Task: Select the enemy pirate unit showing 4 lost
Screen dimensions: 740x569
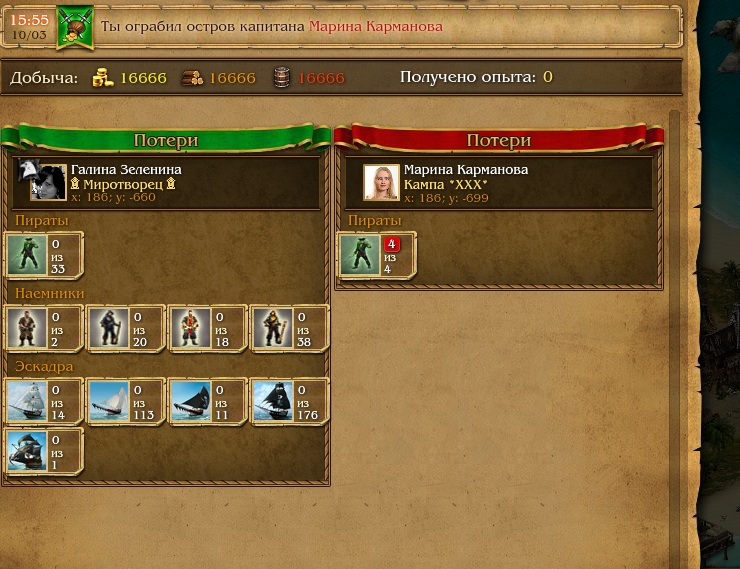Action: point(360,256)
